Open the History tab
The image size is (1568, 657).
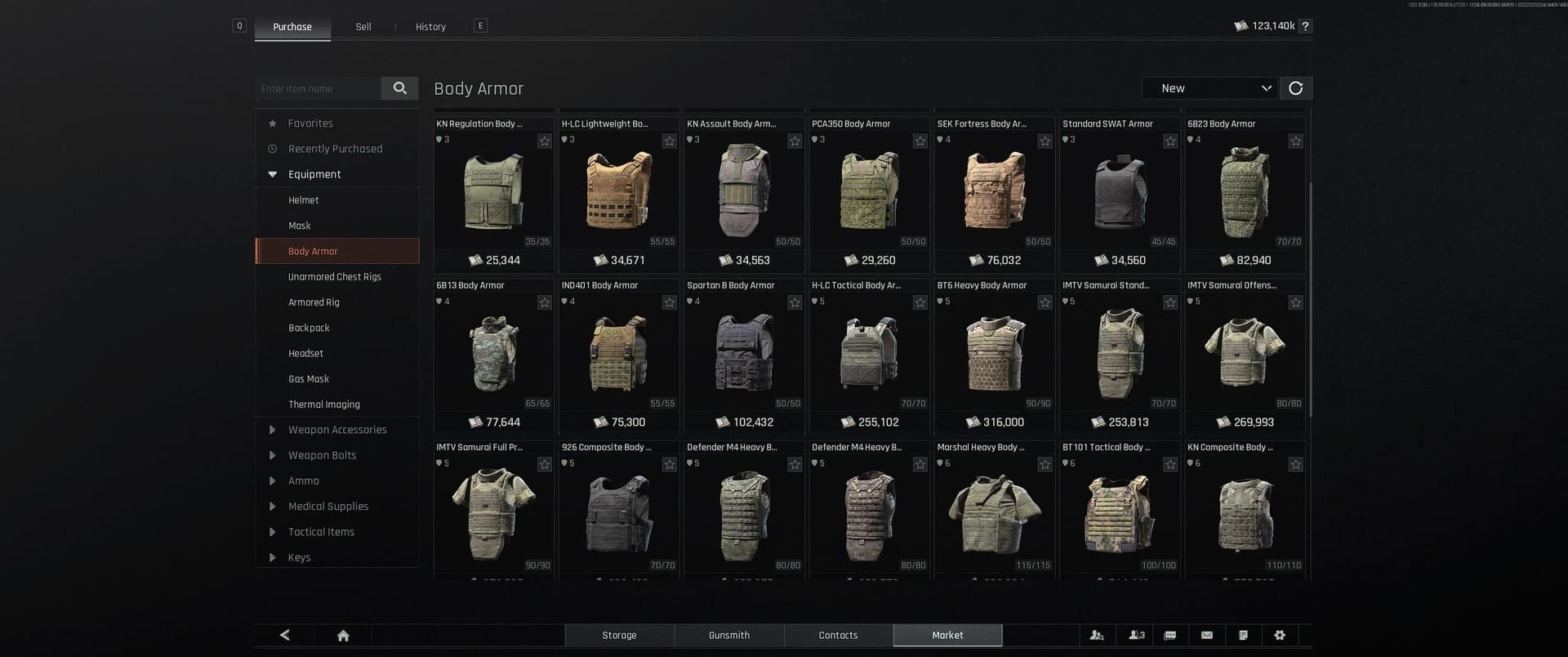tap(430, 26)
